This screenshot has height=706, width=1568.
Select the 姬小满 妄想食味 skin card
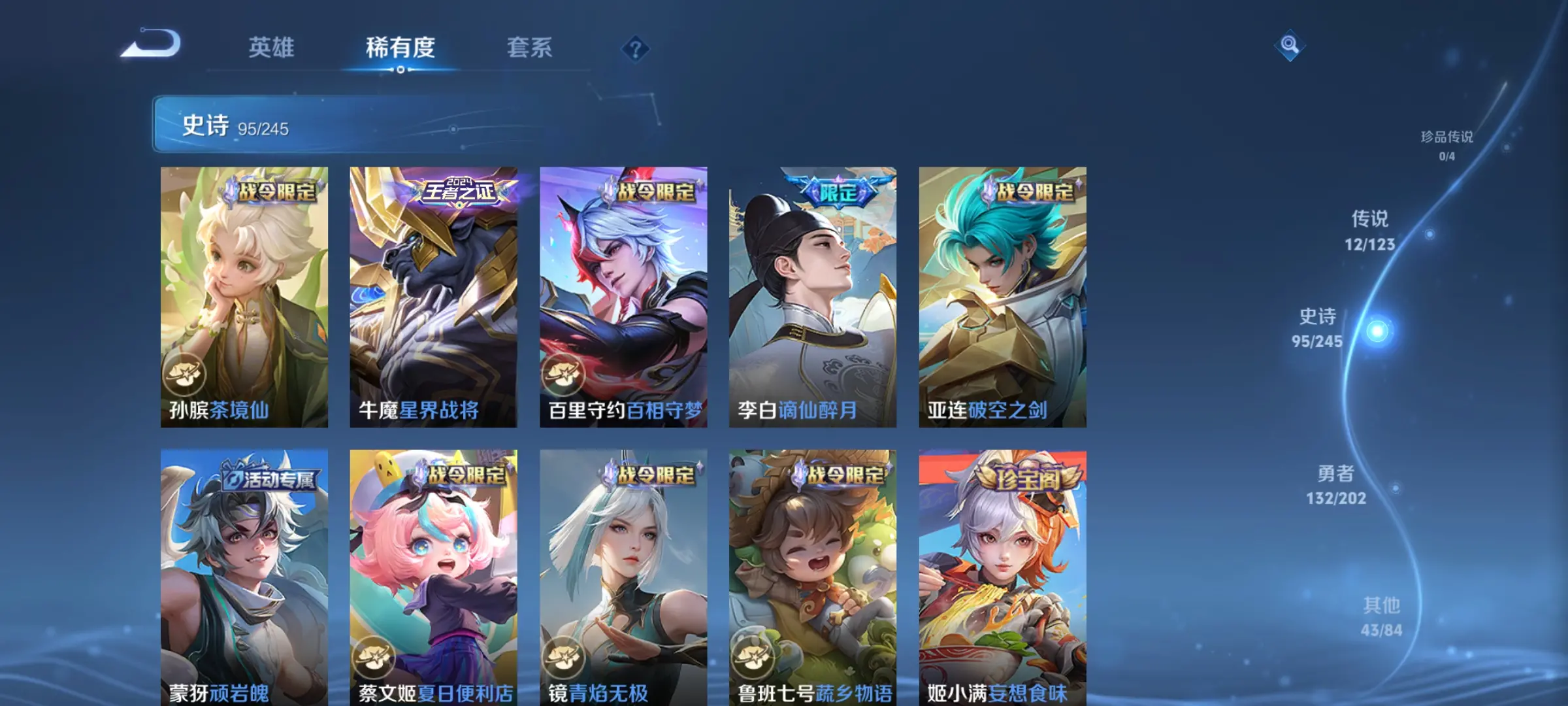(1002, 577)
